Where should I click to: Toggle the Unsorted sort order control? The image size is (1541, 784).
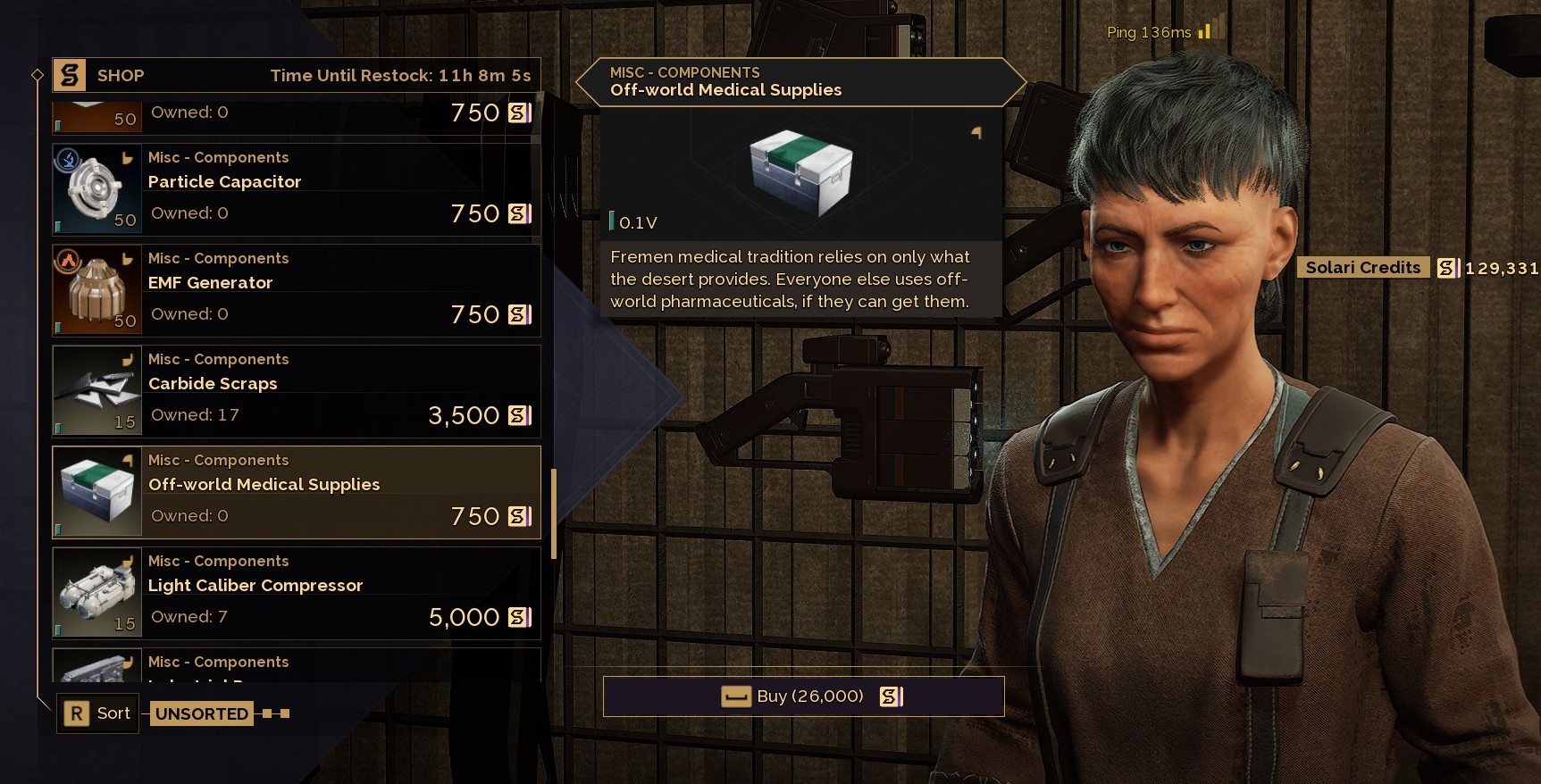[x=202, y=713]
